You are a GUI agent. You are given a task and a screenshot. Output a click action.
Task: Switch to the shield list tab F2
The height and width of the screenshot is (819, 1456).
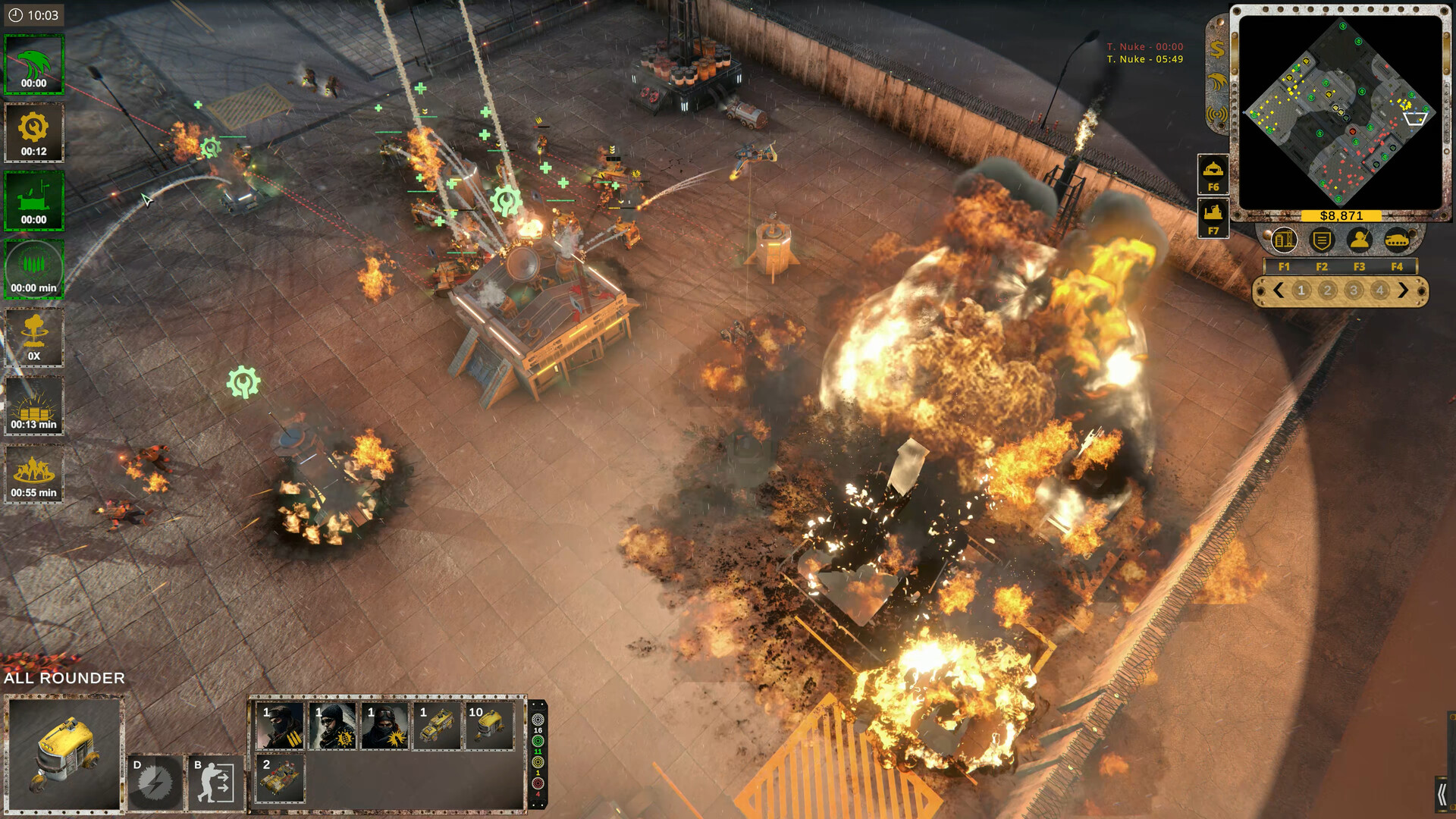pos(1322,241)
